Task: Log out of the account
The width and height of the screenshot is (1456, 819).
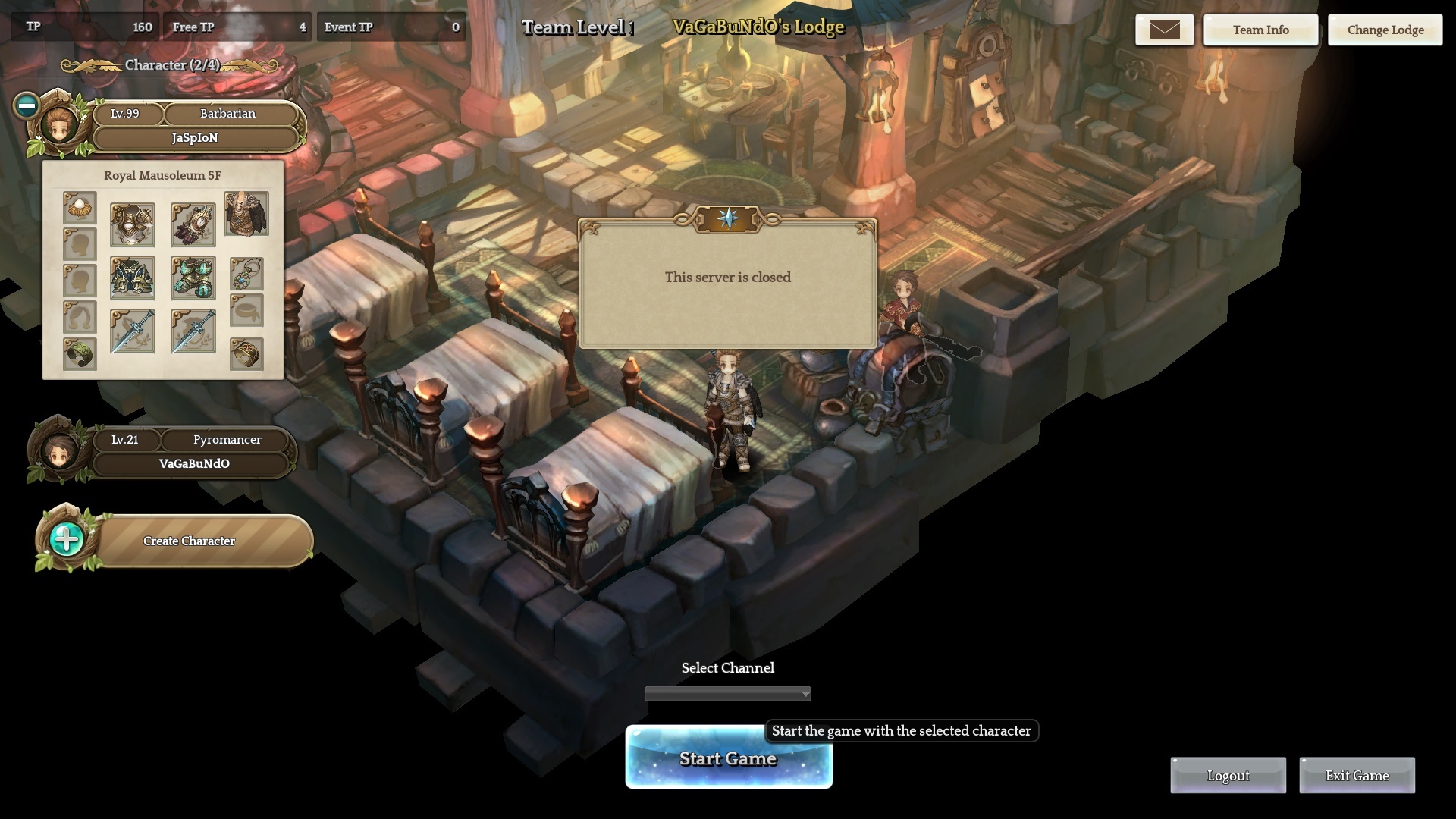Action: pyautogui.click(x=1228, y=776)
